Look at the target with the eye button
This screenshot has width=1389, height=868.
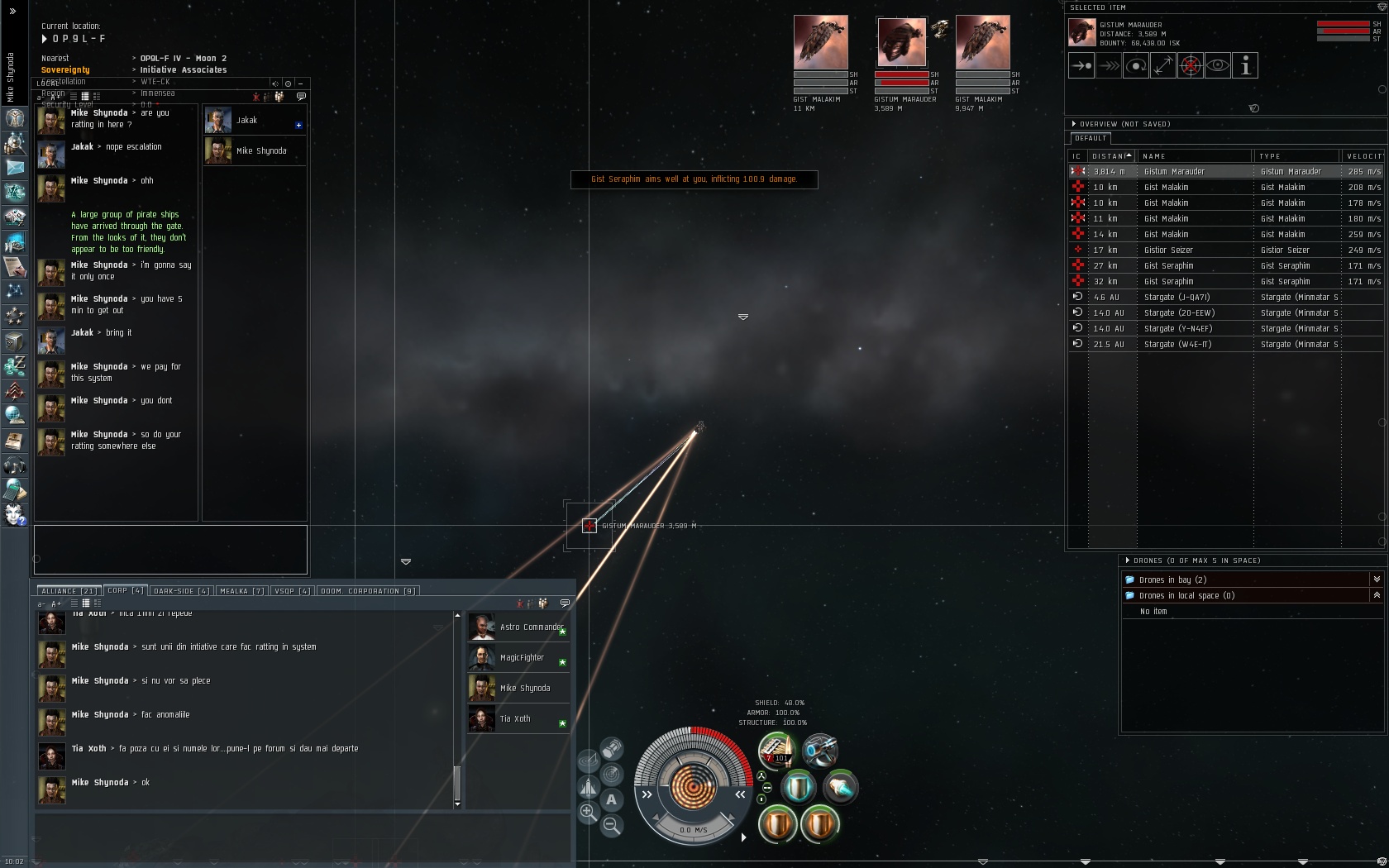coord(1217,66)
